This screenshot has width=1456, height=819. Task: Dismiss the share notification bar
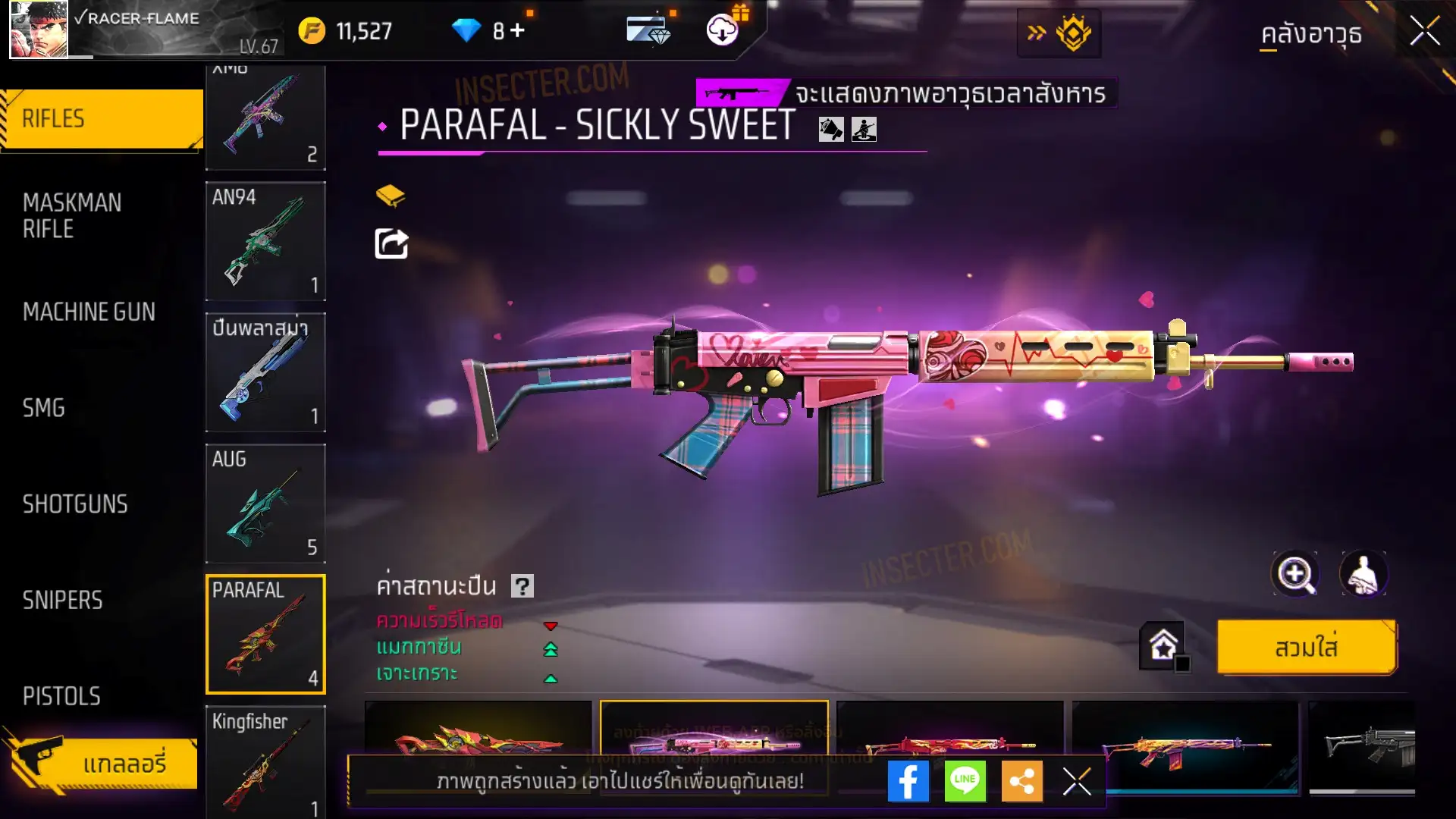pos(1076,781)
